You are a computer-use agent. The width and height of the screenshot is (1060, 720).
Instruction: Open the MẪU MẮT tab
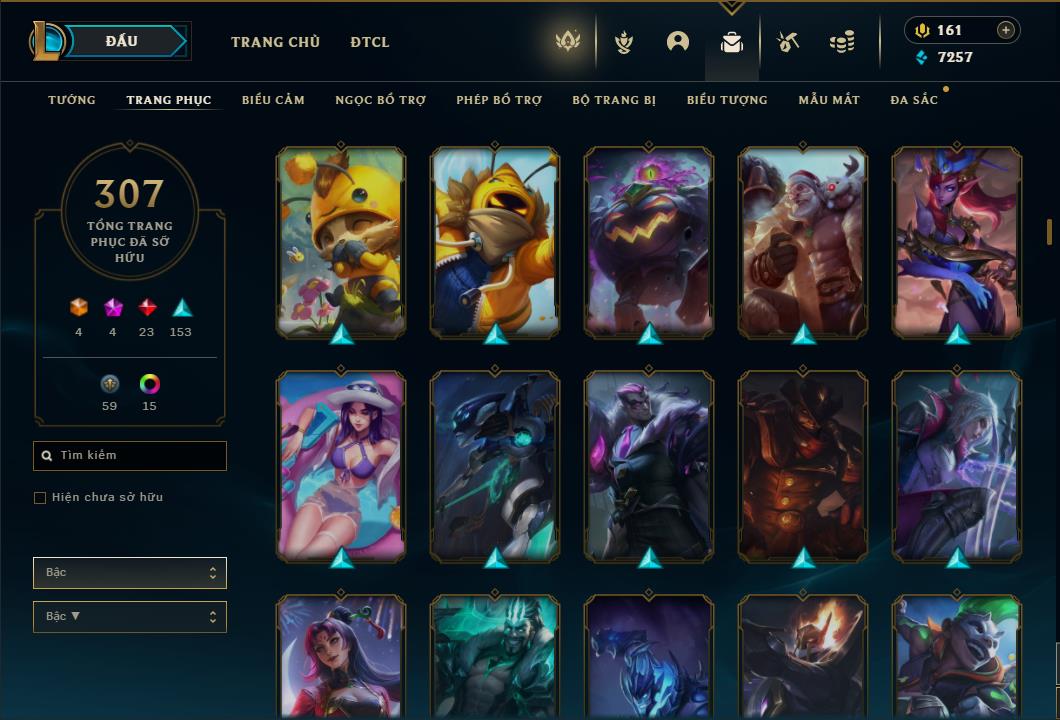tap(829, 100)
